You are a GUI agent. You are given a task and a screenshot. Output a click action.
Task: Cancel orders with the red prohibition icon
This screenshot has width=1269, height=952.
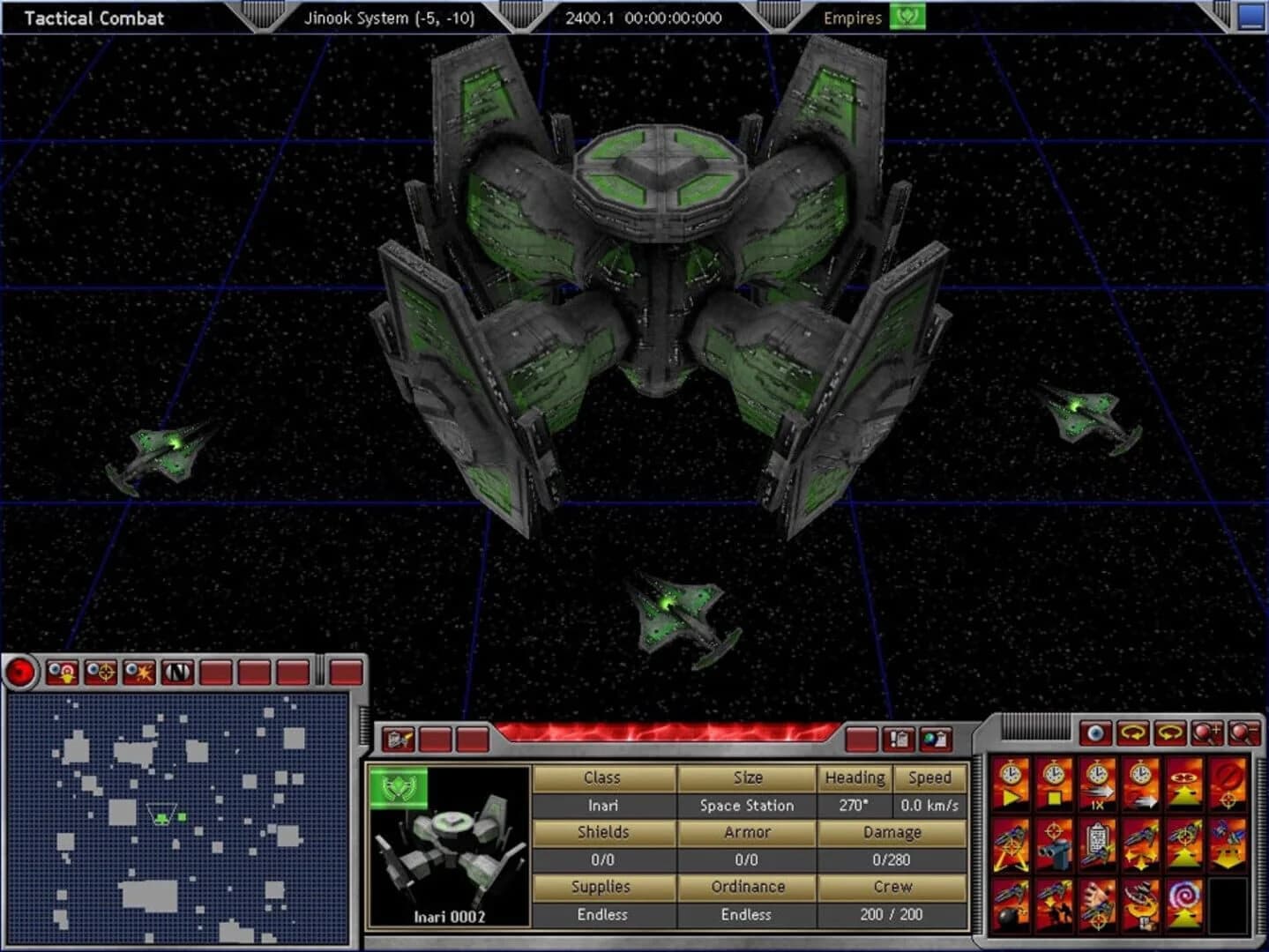1229,783
